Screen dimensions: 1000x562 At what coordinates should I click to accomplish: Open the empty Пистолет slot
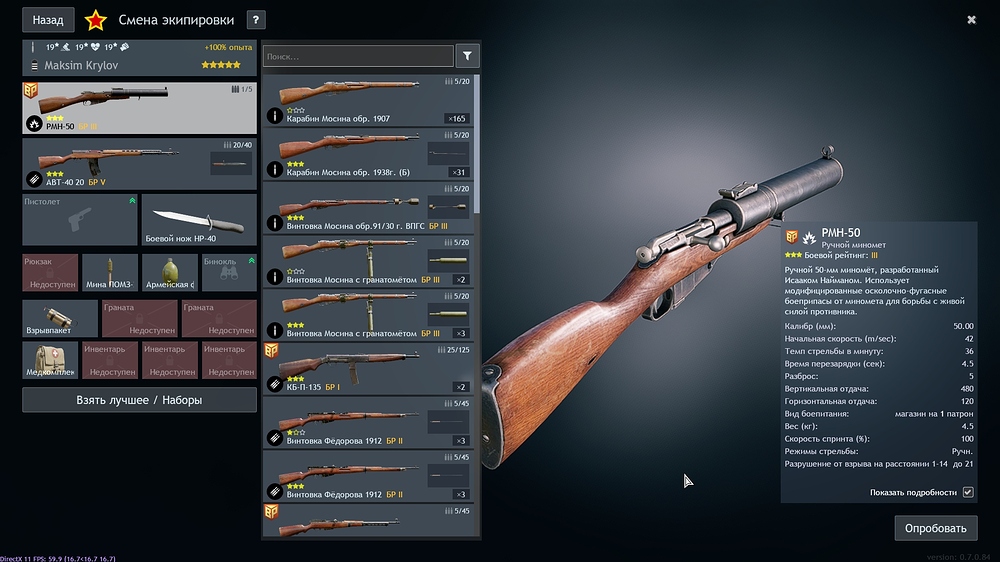coord(80,220)
